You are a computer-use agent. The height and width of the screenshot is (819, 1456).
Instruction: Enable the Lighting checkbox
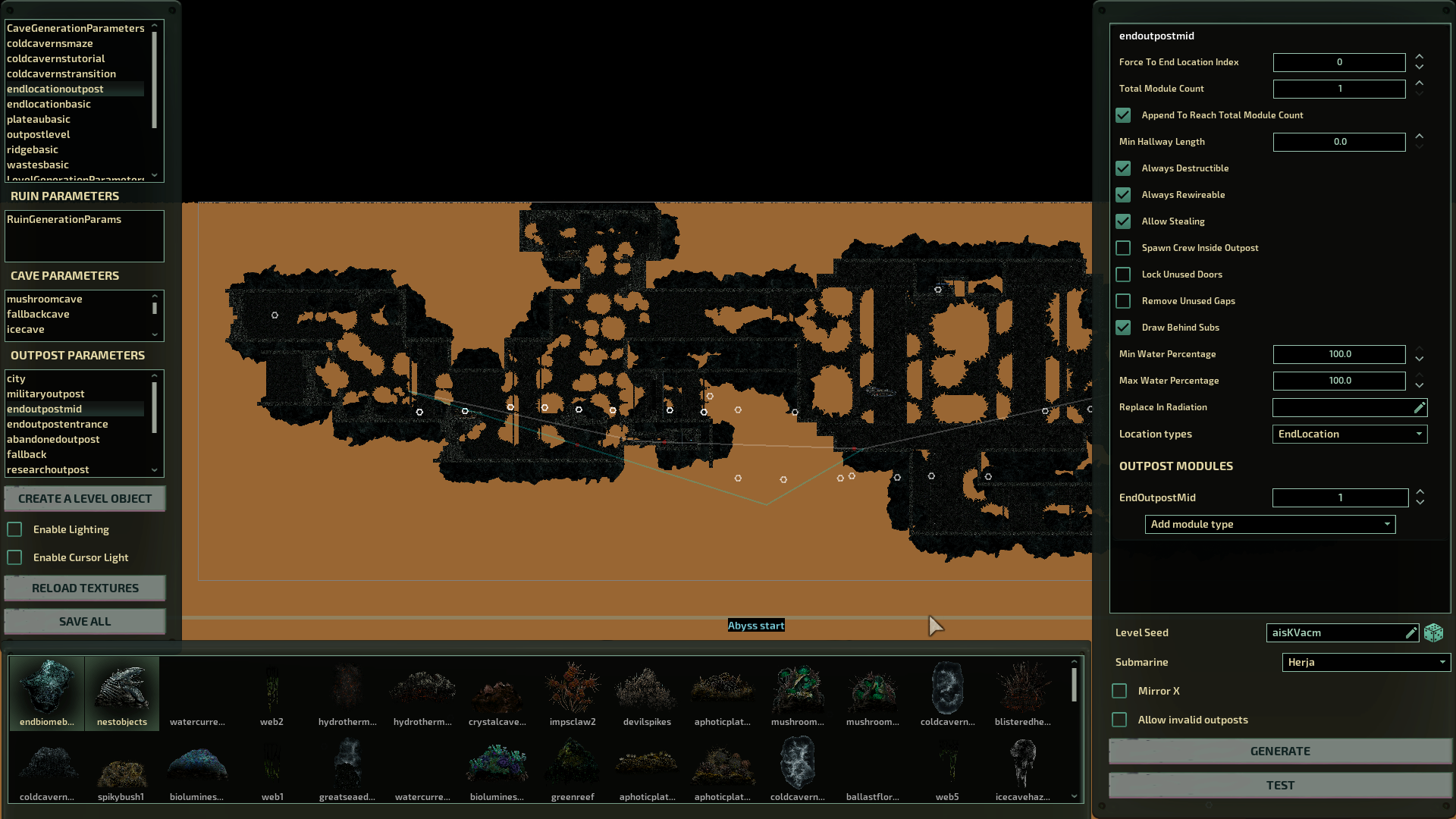(x=14, y=529)
